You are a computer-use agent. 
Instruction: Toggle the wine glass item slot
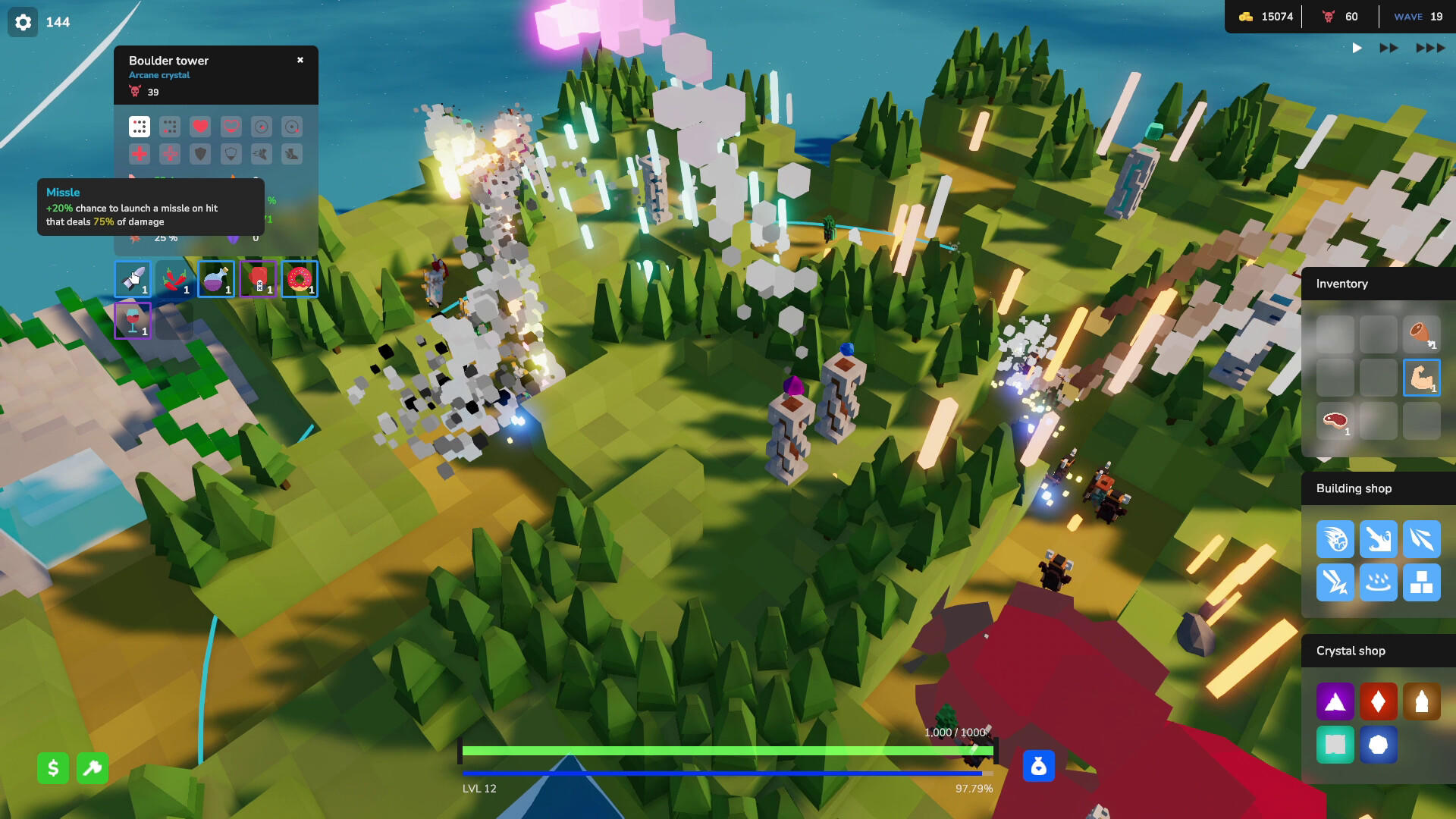(x=132, y=319)
